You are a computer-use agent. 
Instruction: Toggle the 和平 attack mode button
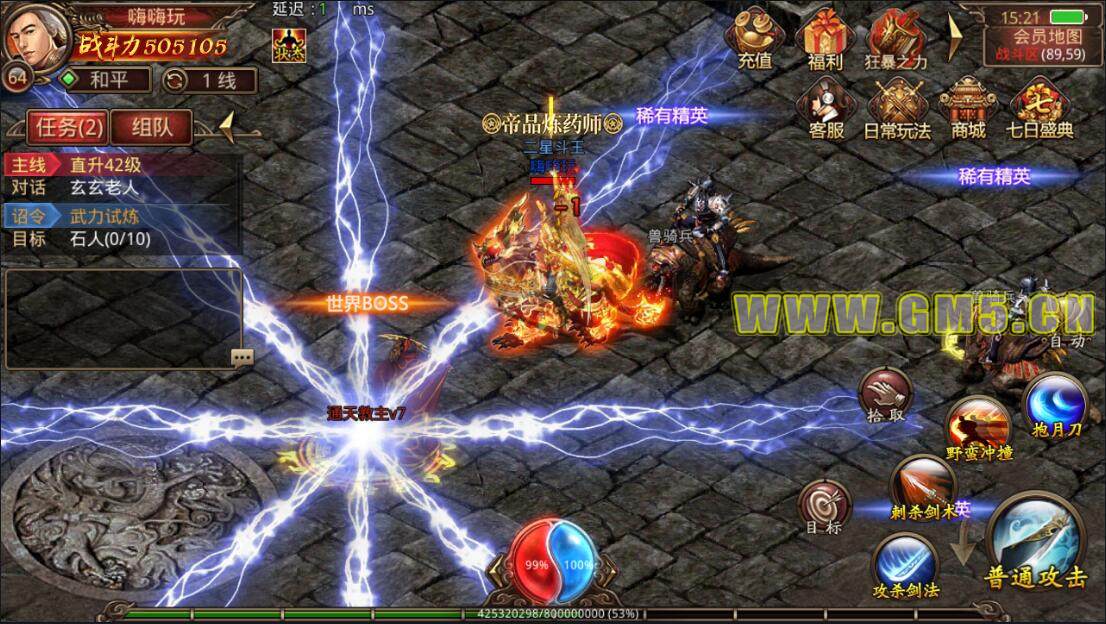(104, 80)
